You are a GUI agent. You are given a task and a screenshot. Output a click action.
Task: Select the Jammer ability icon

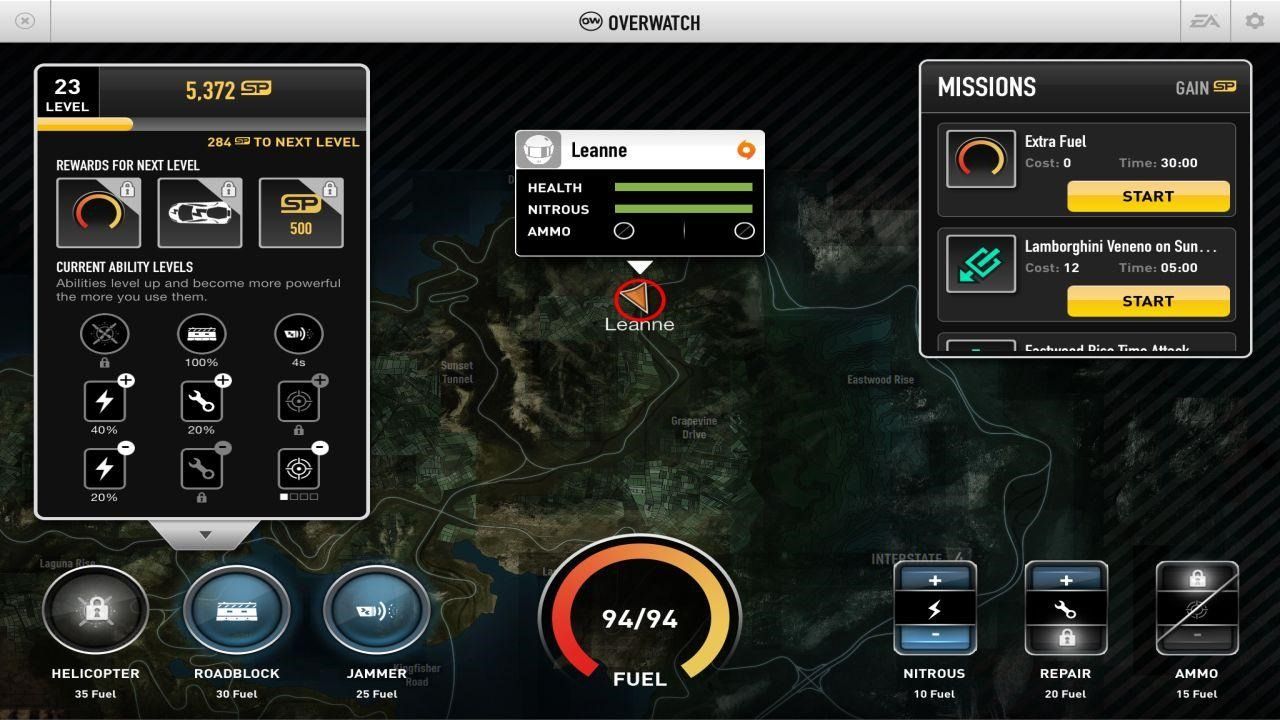[377, 608]
